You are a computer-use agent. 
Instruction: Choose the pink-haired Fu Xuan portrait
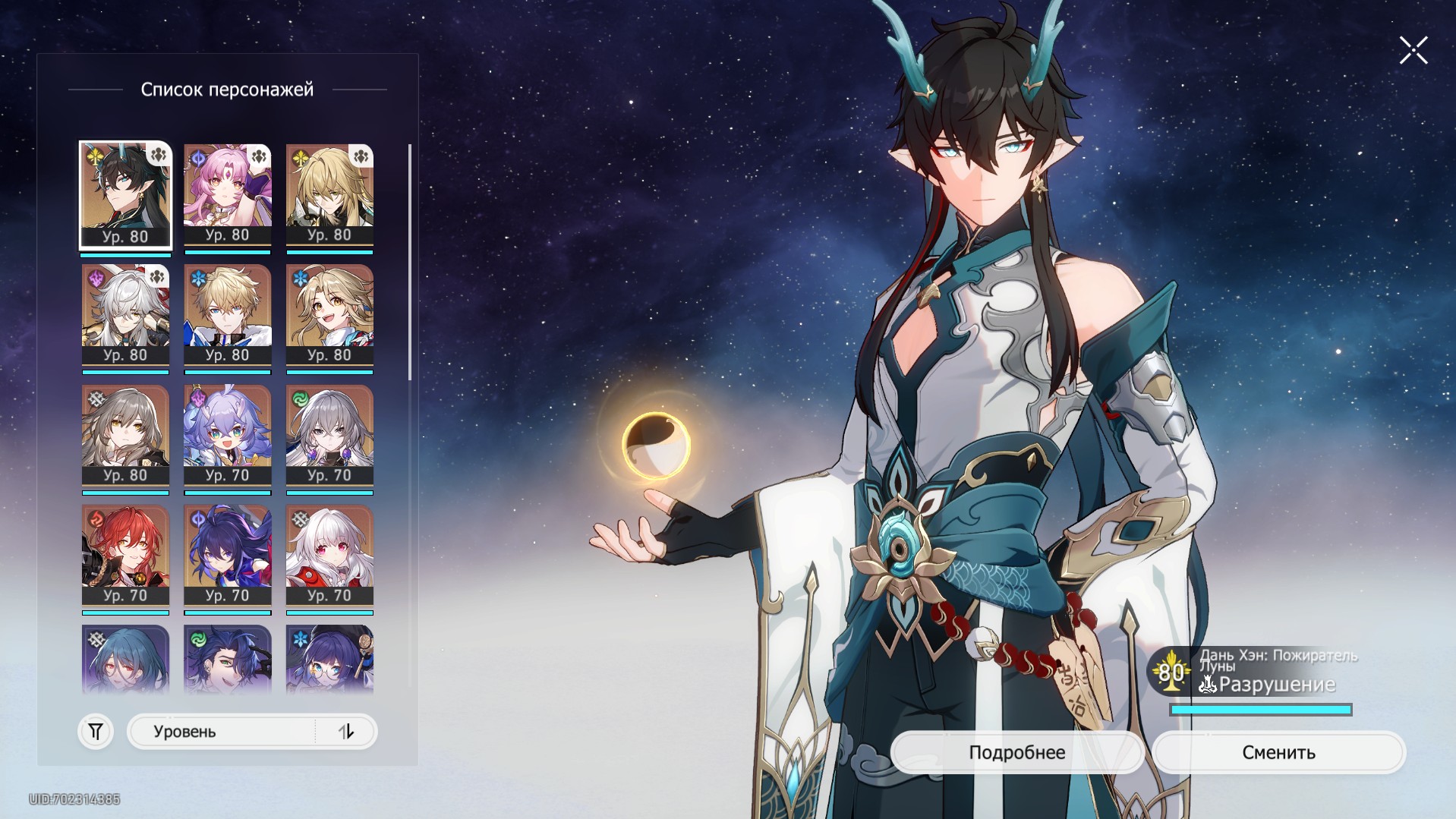coord(227,194)
